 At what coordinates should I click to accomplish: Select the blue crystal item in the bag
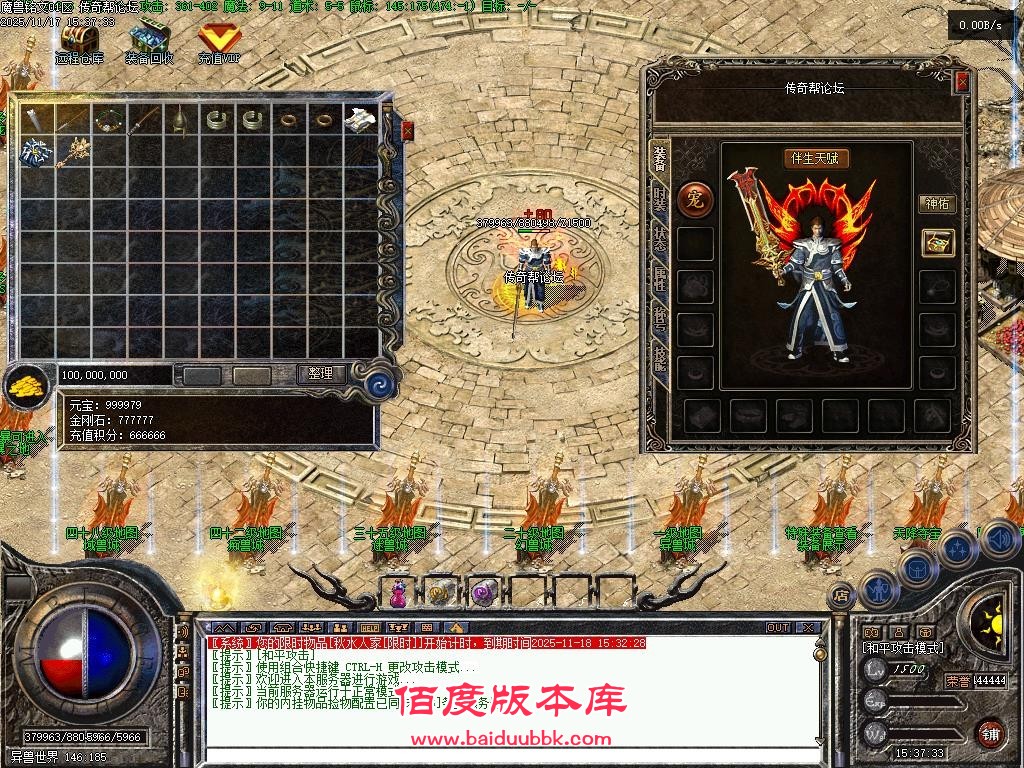33,152
